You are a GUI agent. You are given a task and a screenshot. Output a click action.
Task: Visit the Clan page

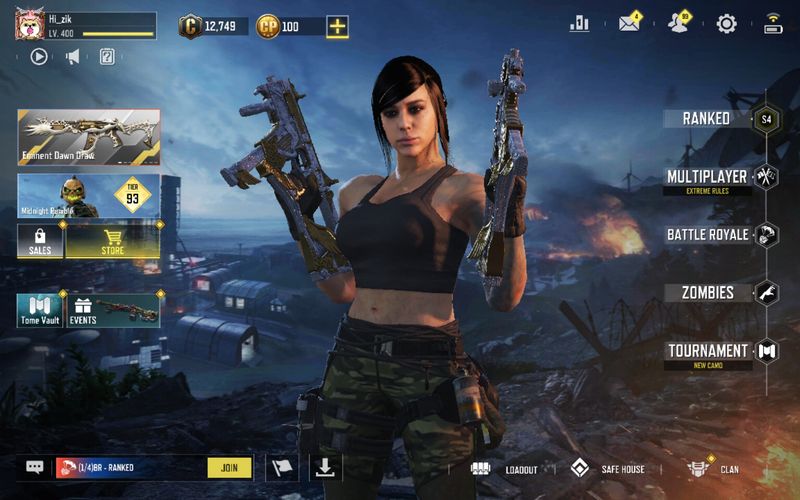(x=715, y=469)
